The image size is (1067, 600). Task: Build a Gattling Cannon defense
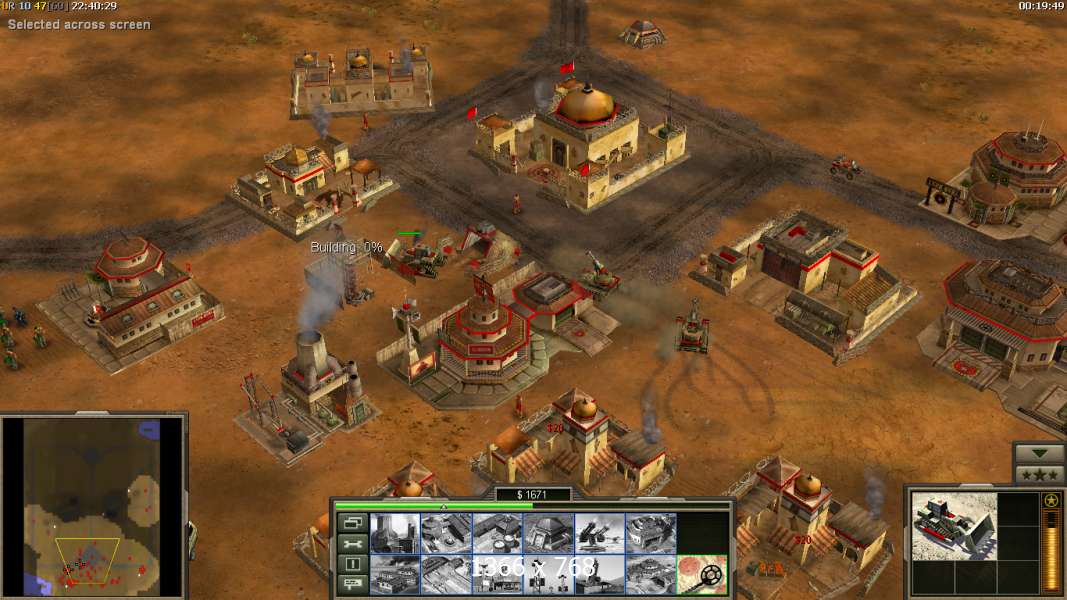click(x=600, y=534)
